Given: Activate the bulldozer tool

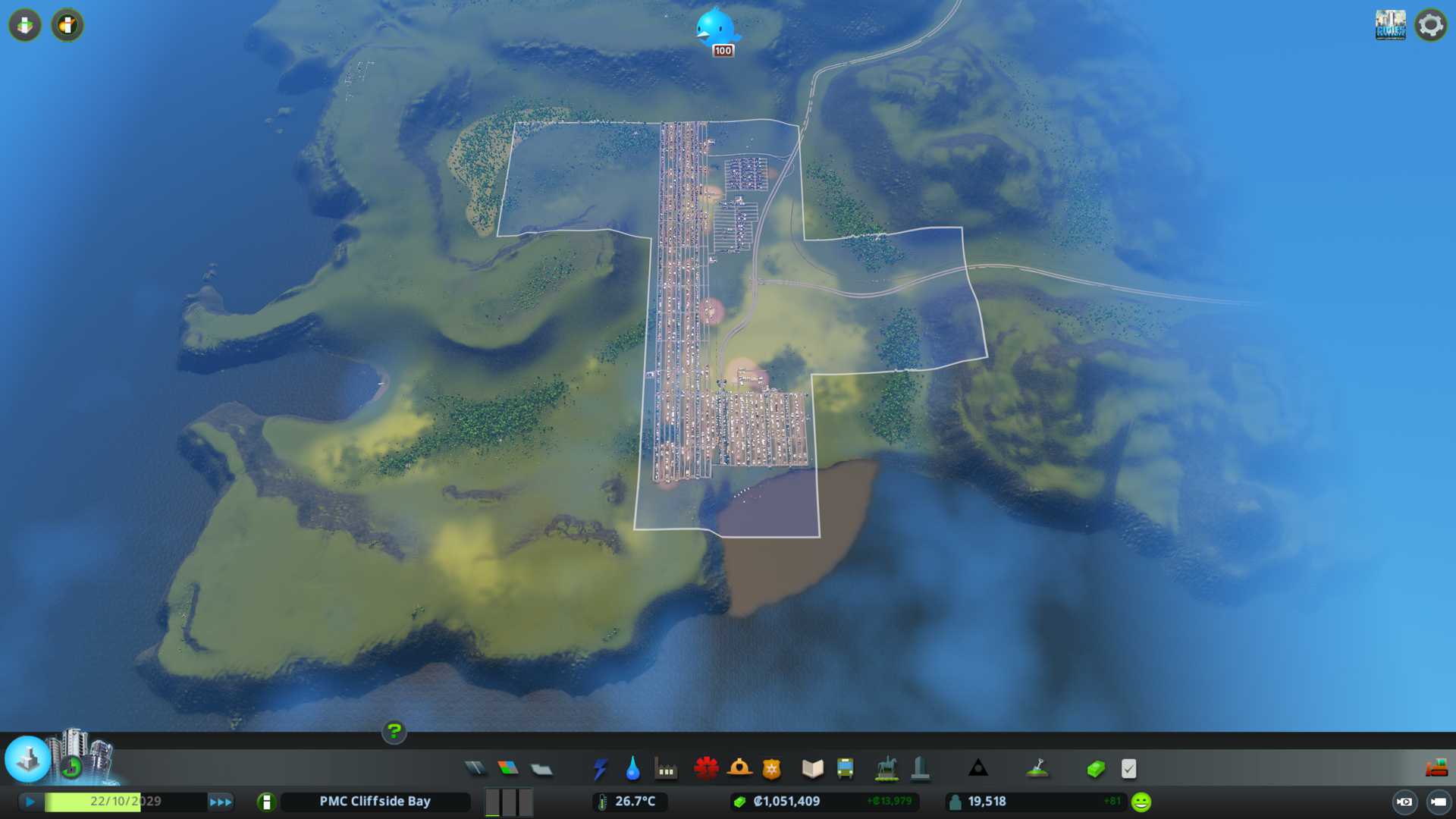Looking at the screenshot, I should tap(1436, 769).
